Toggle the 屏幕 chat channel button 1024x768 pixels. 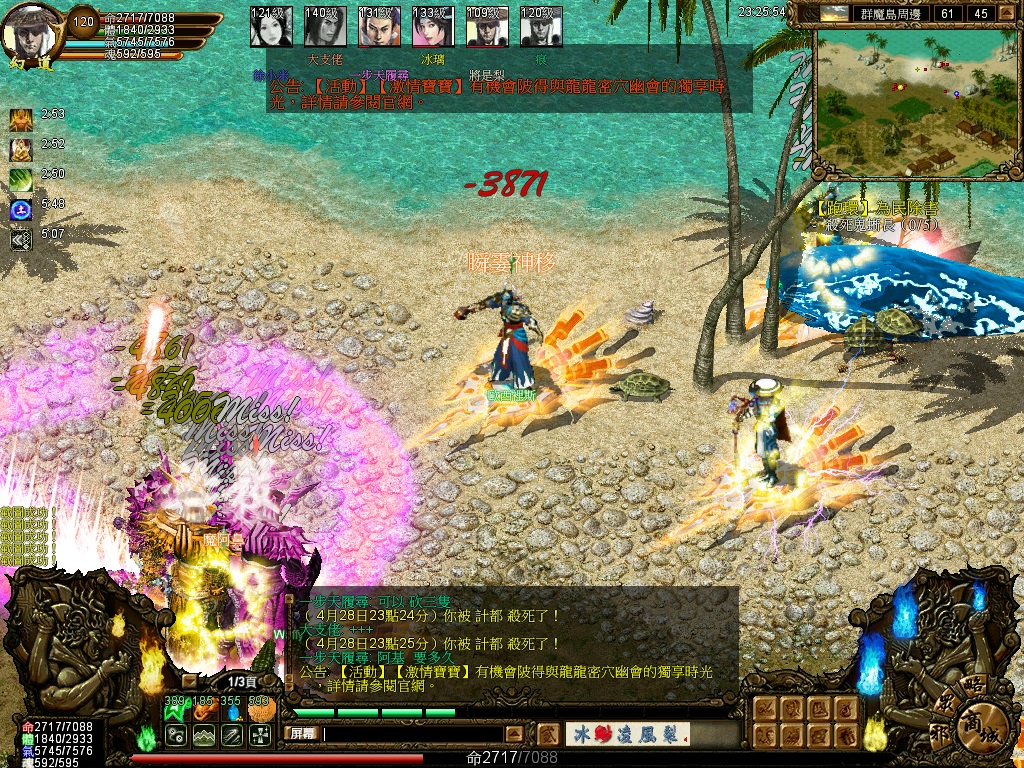point(304,733)
